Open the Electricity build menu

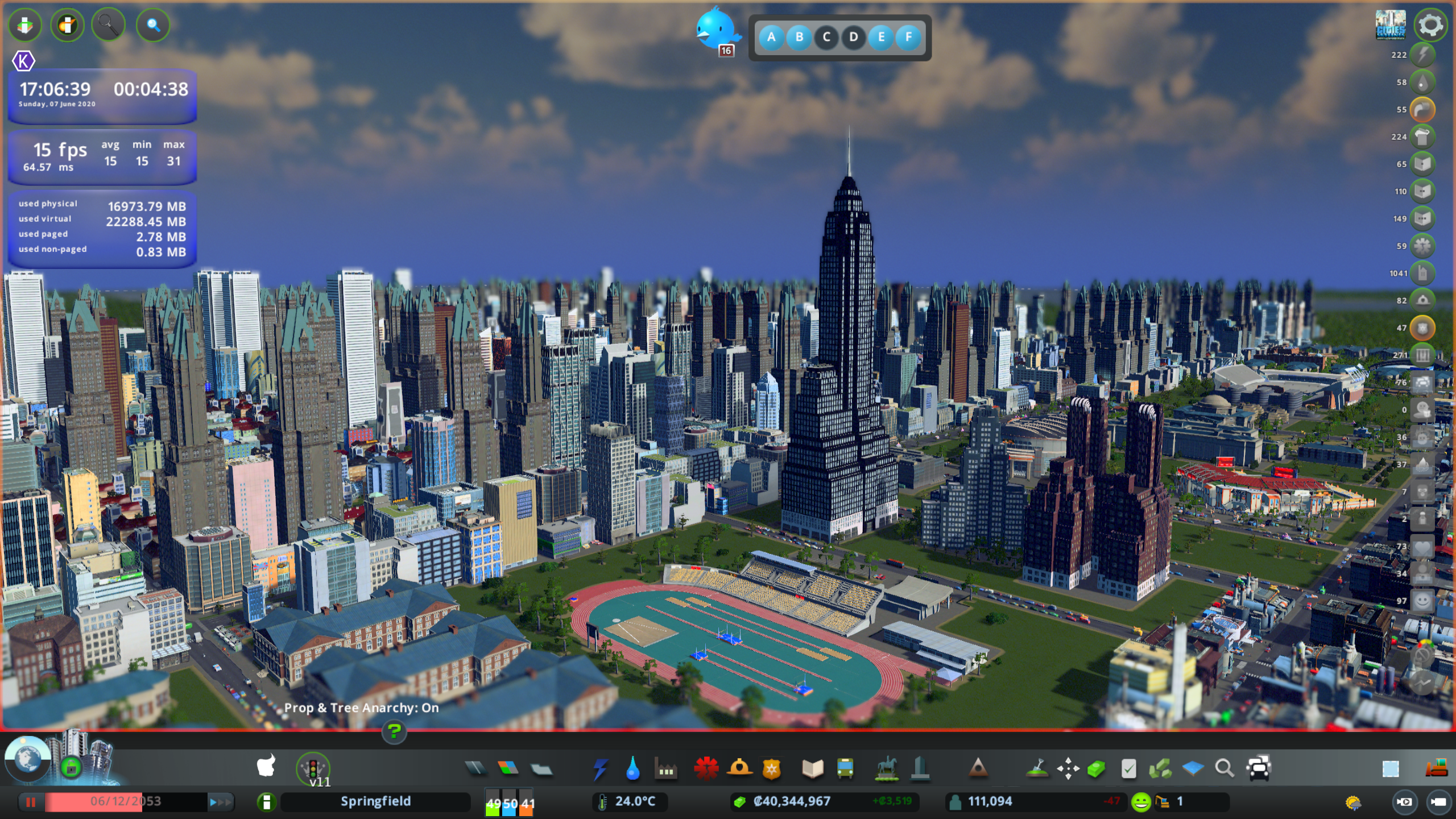pos(600,769)
